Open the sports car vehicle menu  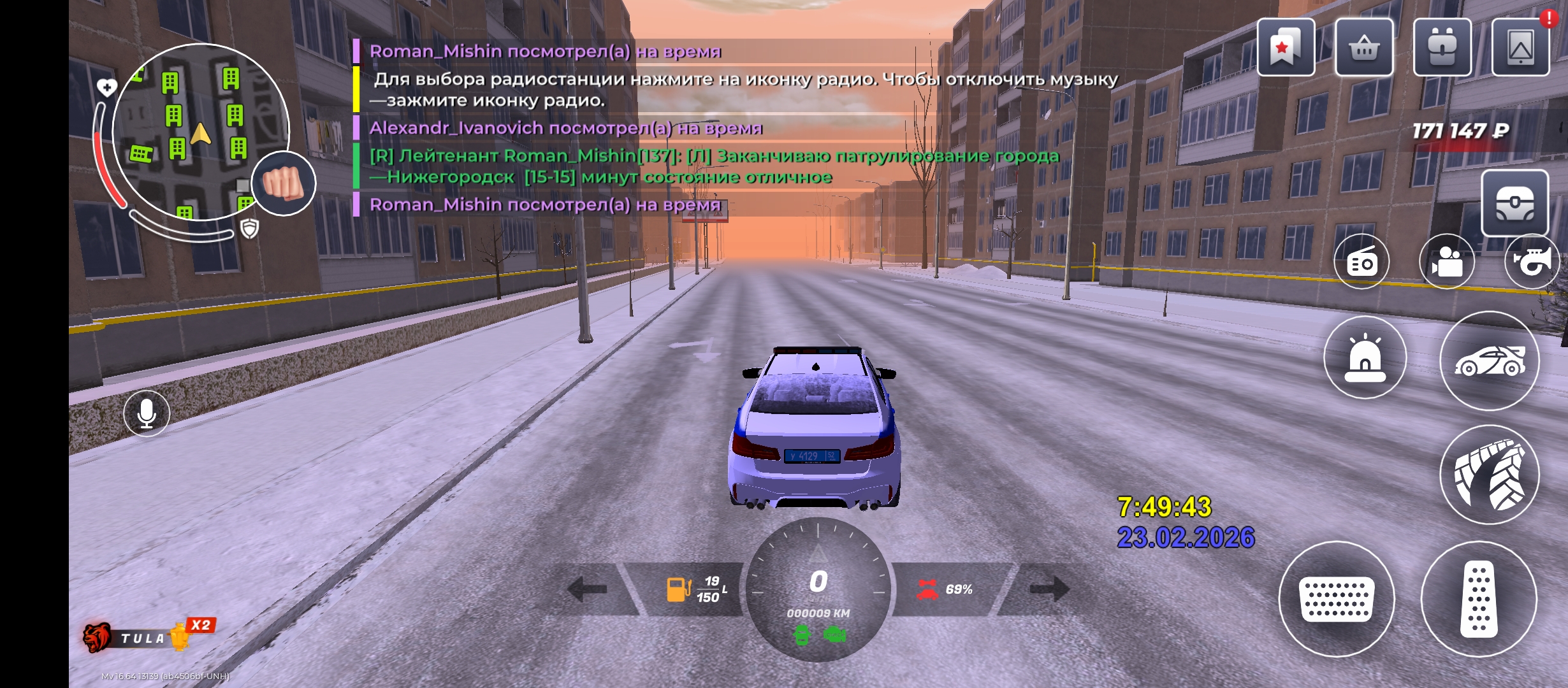click(x=1490, y=361)
